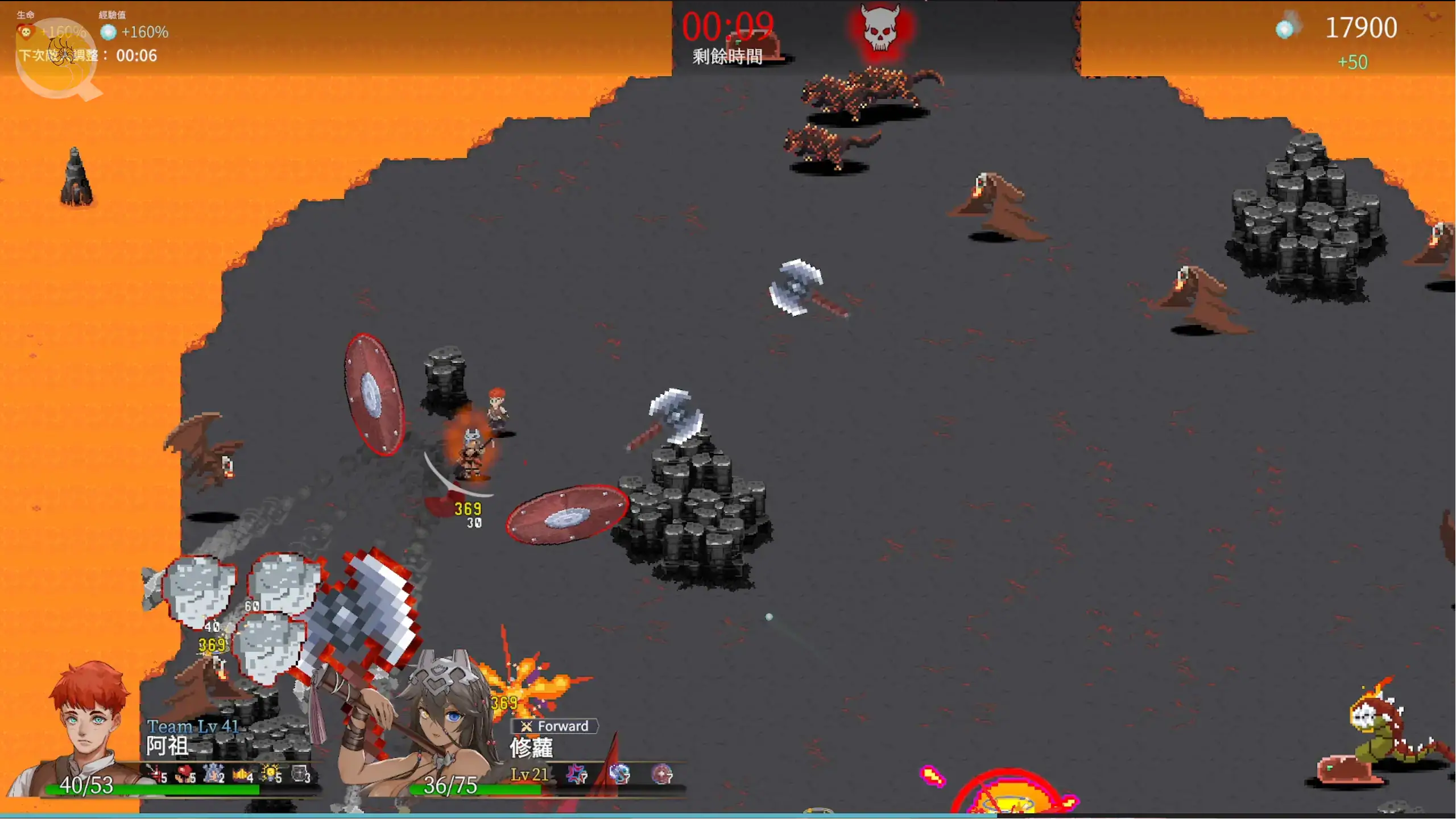The height and width of the screenshot is (819, 1456).
Task: Activate 修蘿's purple starburst skill
Action: (577, 774)
